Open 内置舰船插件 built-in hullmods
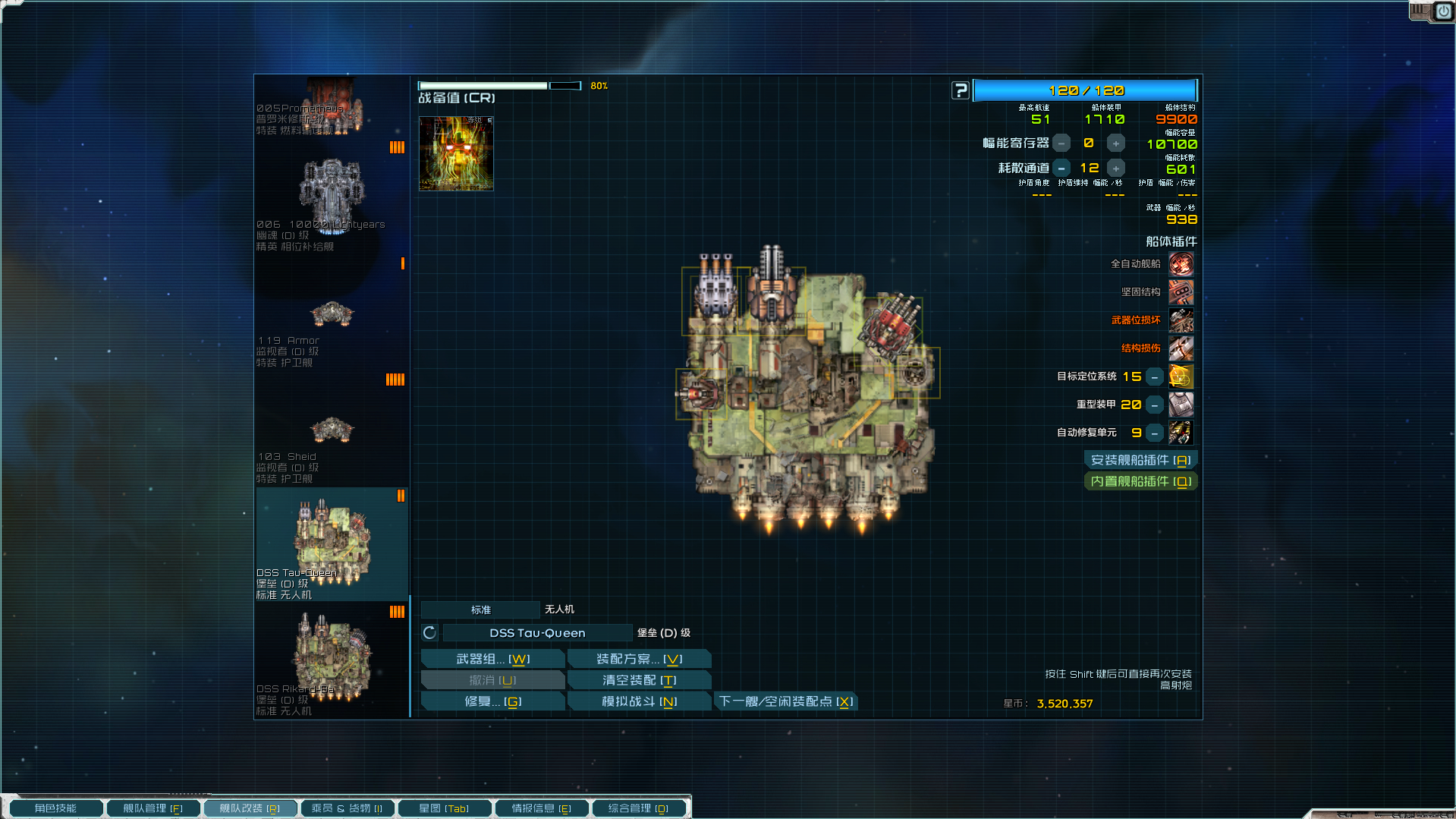Image resolution: width=1456 pixels, height=819 pixels. 1140,481
